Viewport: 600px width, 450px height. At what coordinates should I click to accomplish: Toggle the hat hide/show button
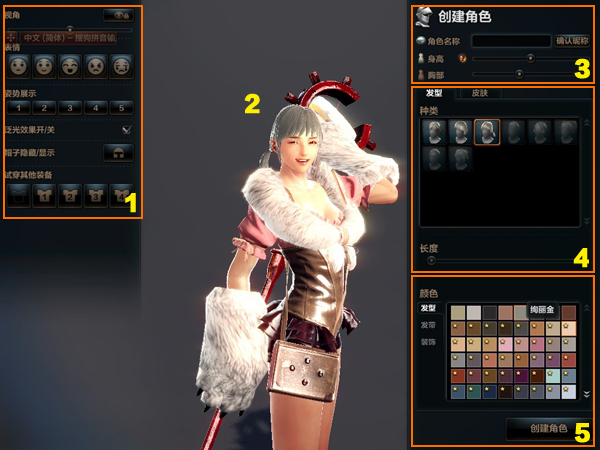(x=118, y=152)
